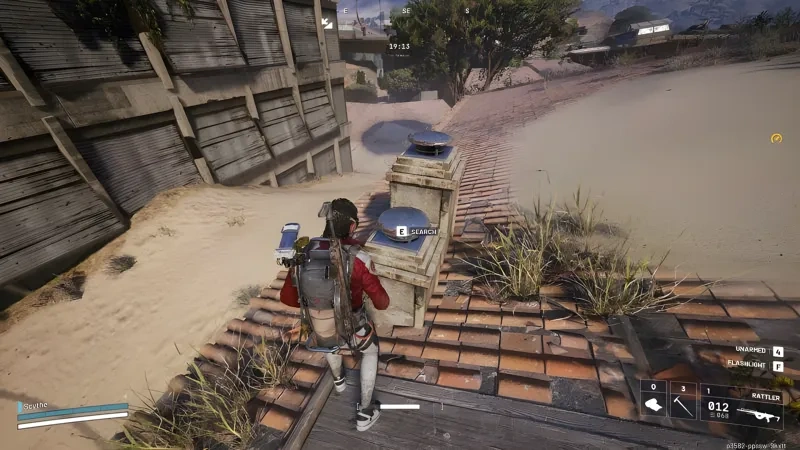Choose the hammer tool slot
The image size is (800, 450).
tap(683, 403)
